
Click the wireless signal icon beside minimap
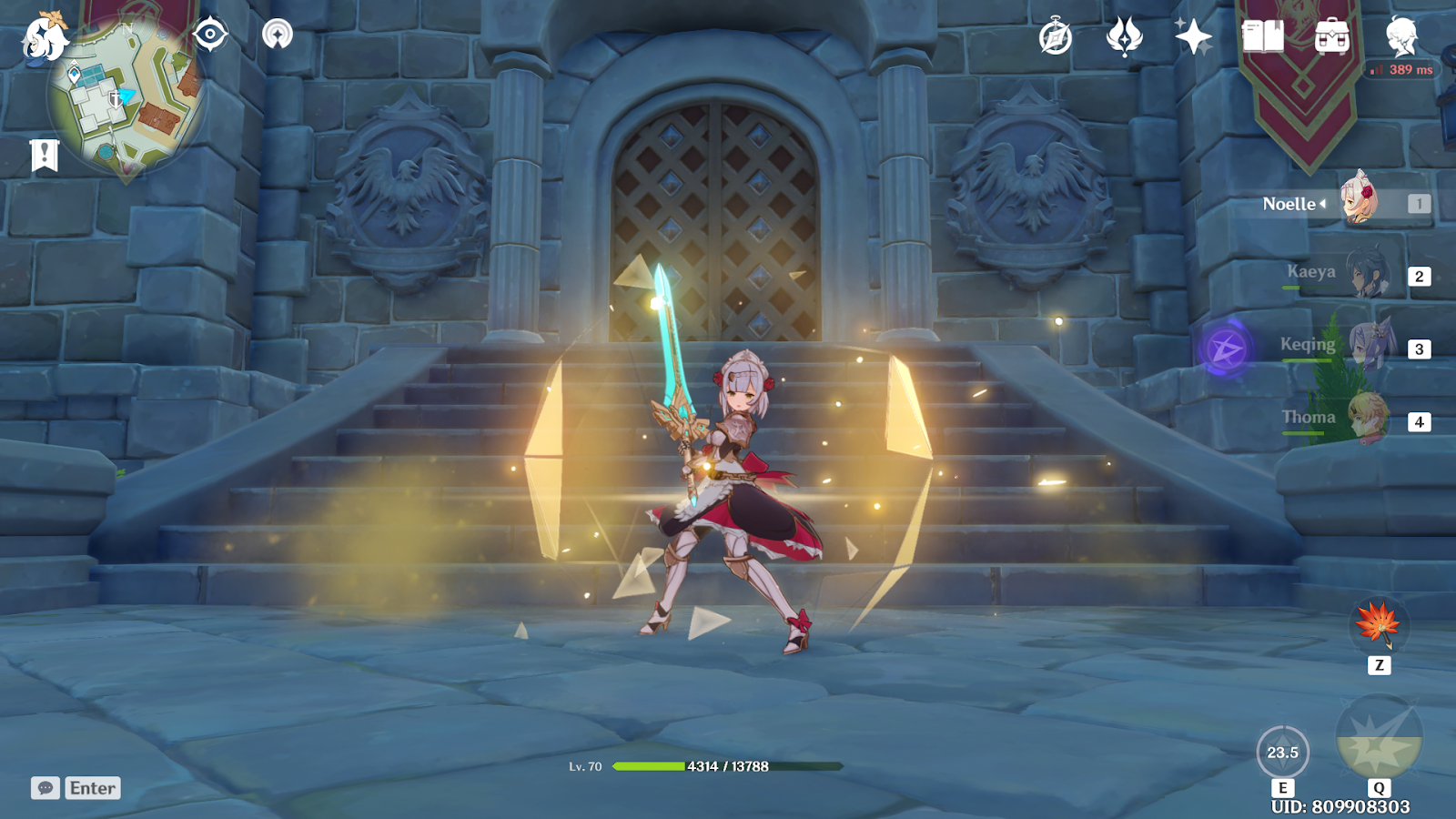point(278,35)
